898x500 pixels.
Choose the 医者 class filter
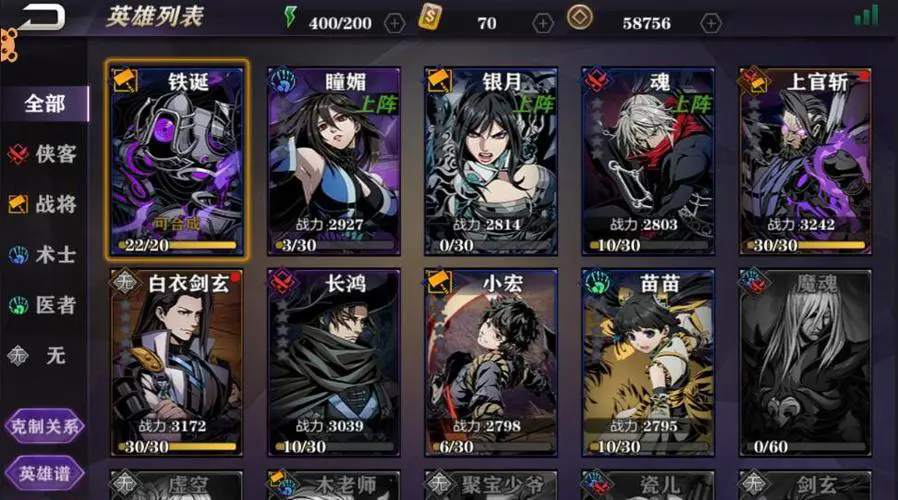[x=45, y=304]
